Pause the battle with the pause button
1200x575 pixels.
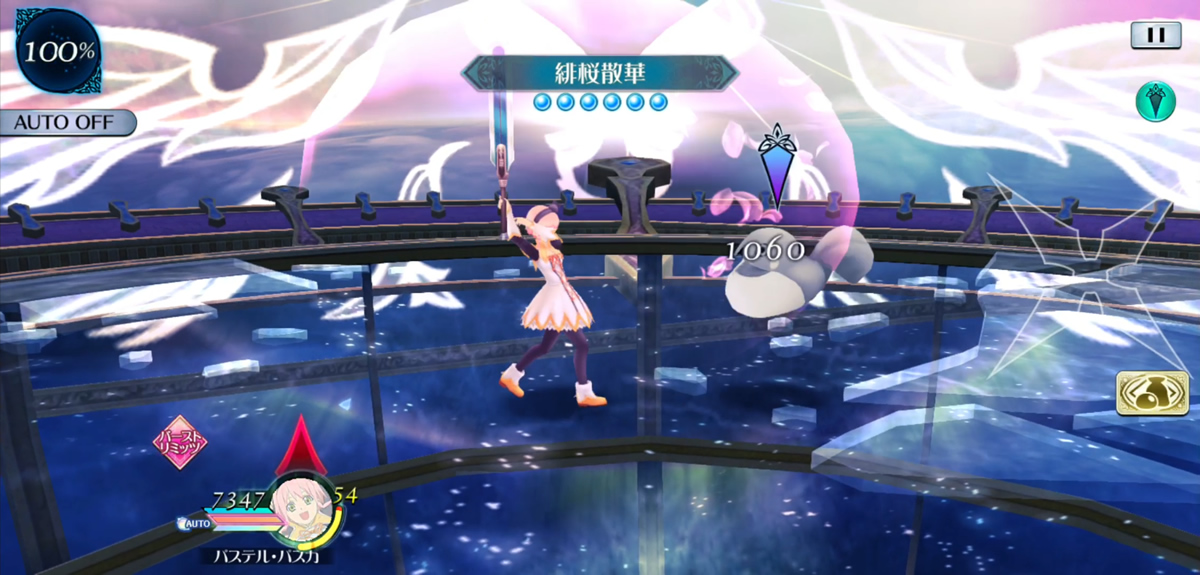coord(1156,35)
